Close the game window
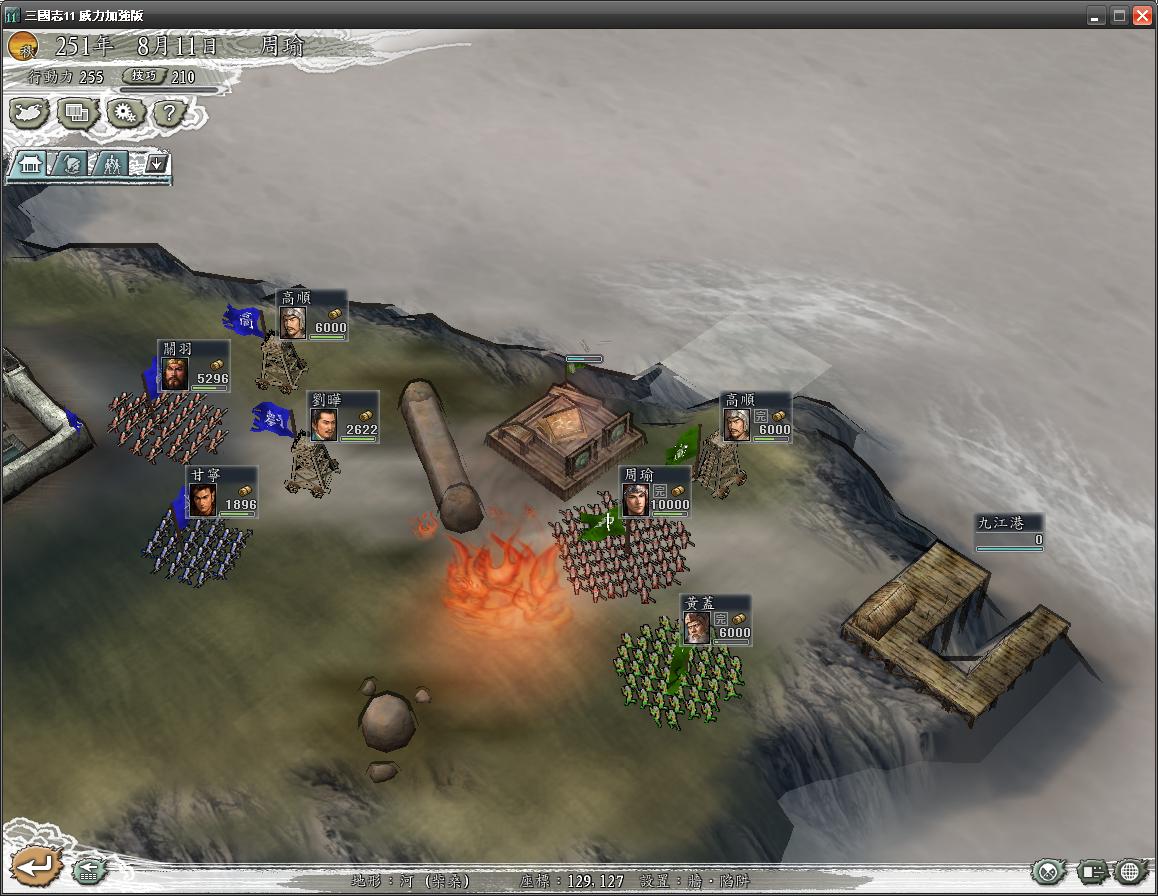The width and height of the screenshot is (1158, 896). 1142,15
